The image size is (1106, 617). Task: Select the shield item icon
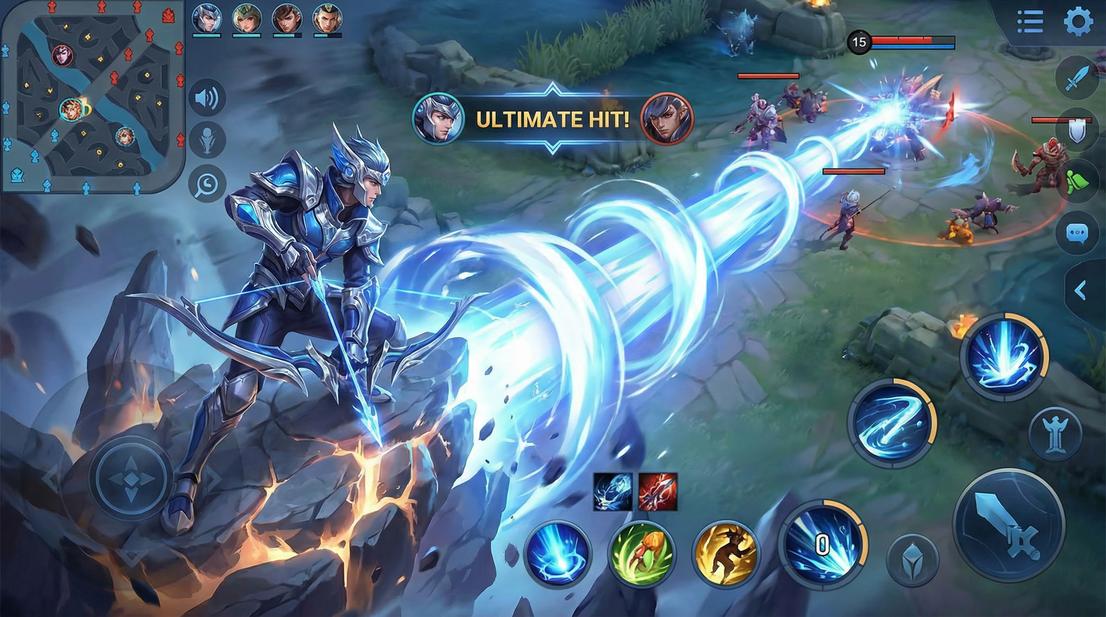tap(1077, 129)
